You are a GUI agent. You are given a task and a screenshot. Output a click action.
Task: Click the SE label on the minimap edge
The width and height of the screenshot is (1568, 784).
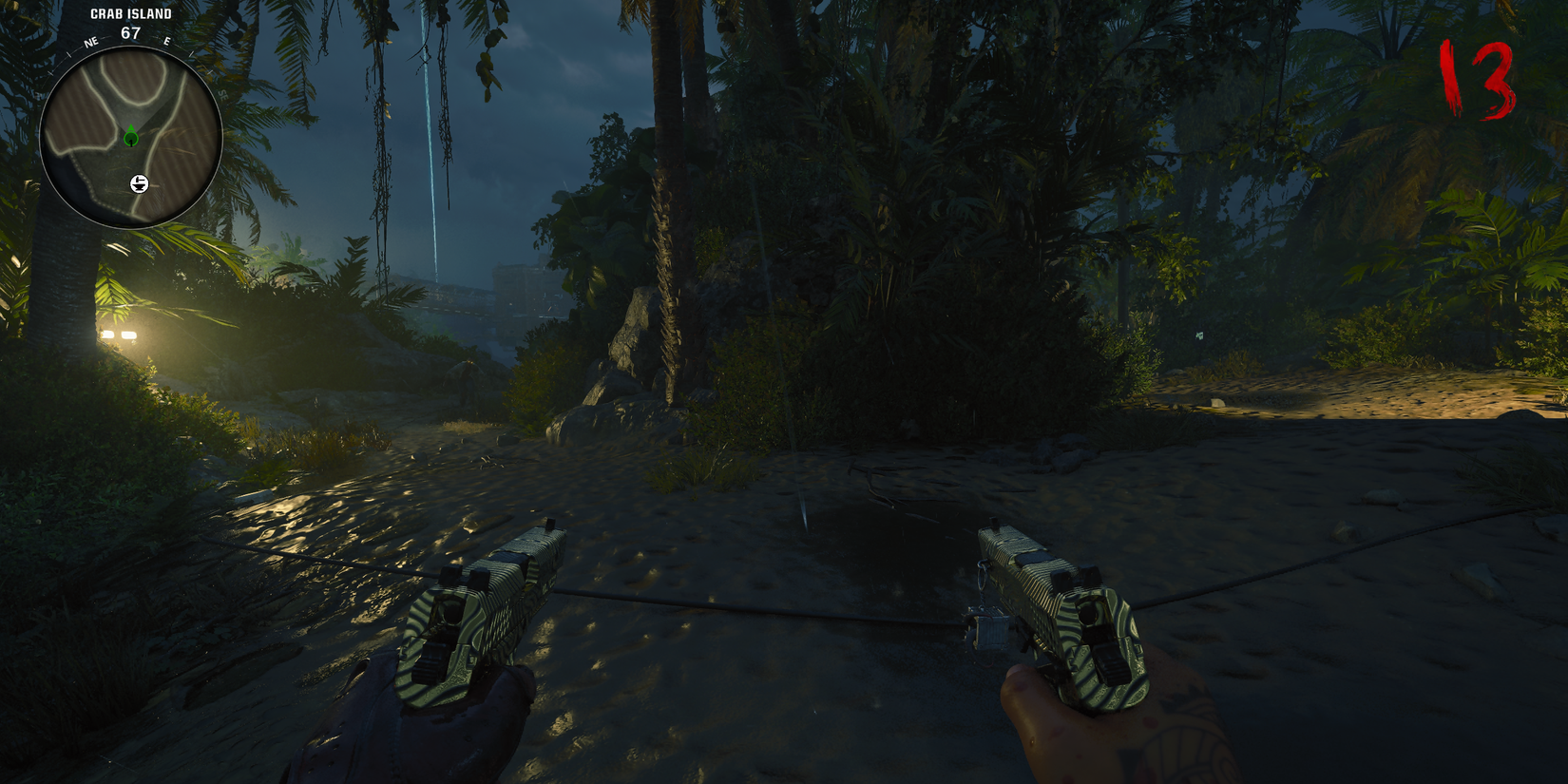coord(222,95)
